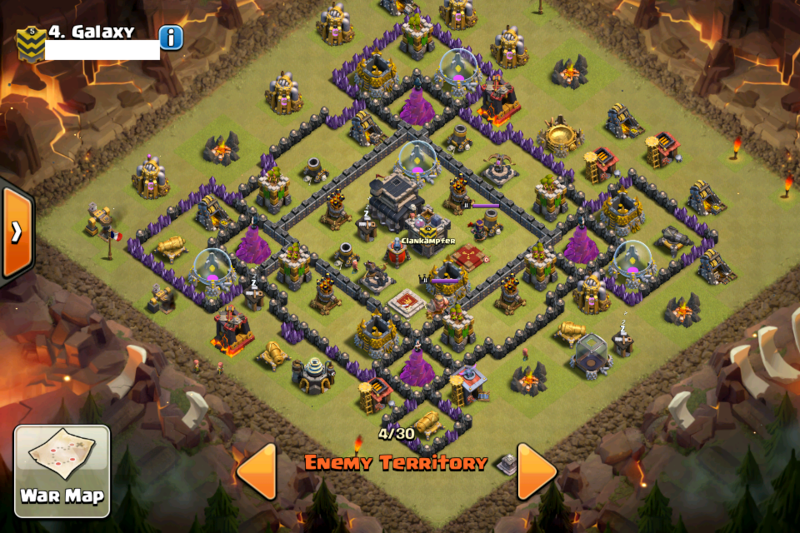Expand the orange side panel arrow
The image size is (800, 533).
[16, 232]
